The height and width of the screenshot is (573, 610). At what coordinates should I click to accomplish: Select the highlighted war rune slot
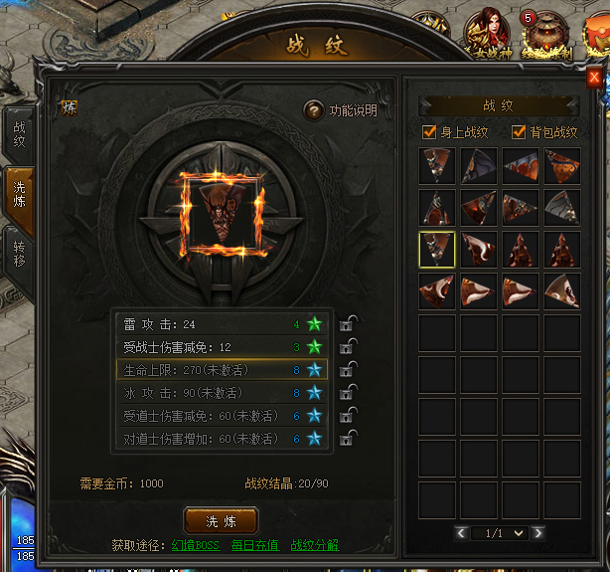[437, 250]
